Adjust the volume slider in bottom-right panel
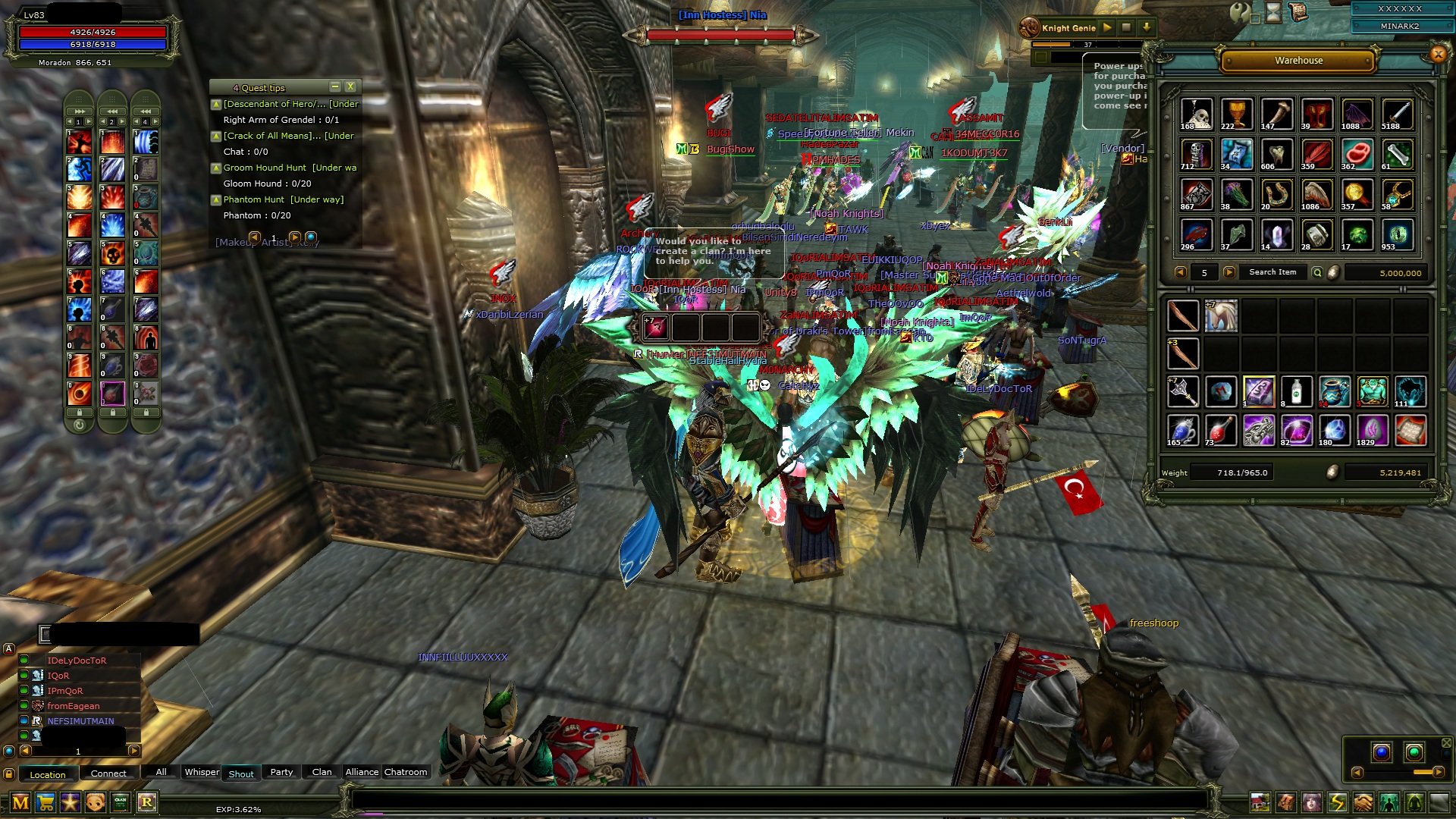Image resolution: width=1456 pixels, height=819 pixels. pyautogui.click(x=1423, y=773)
